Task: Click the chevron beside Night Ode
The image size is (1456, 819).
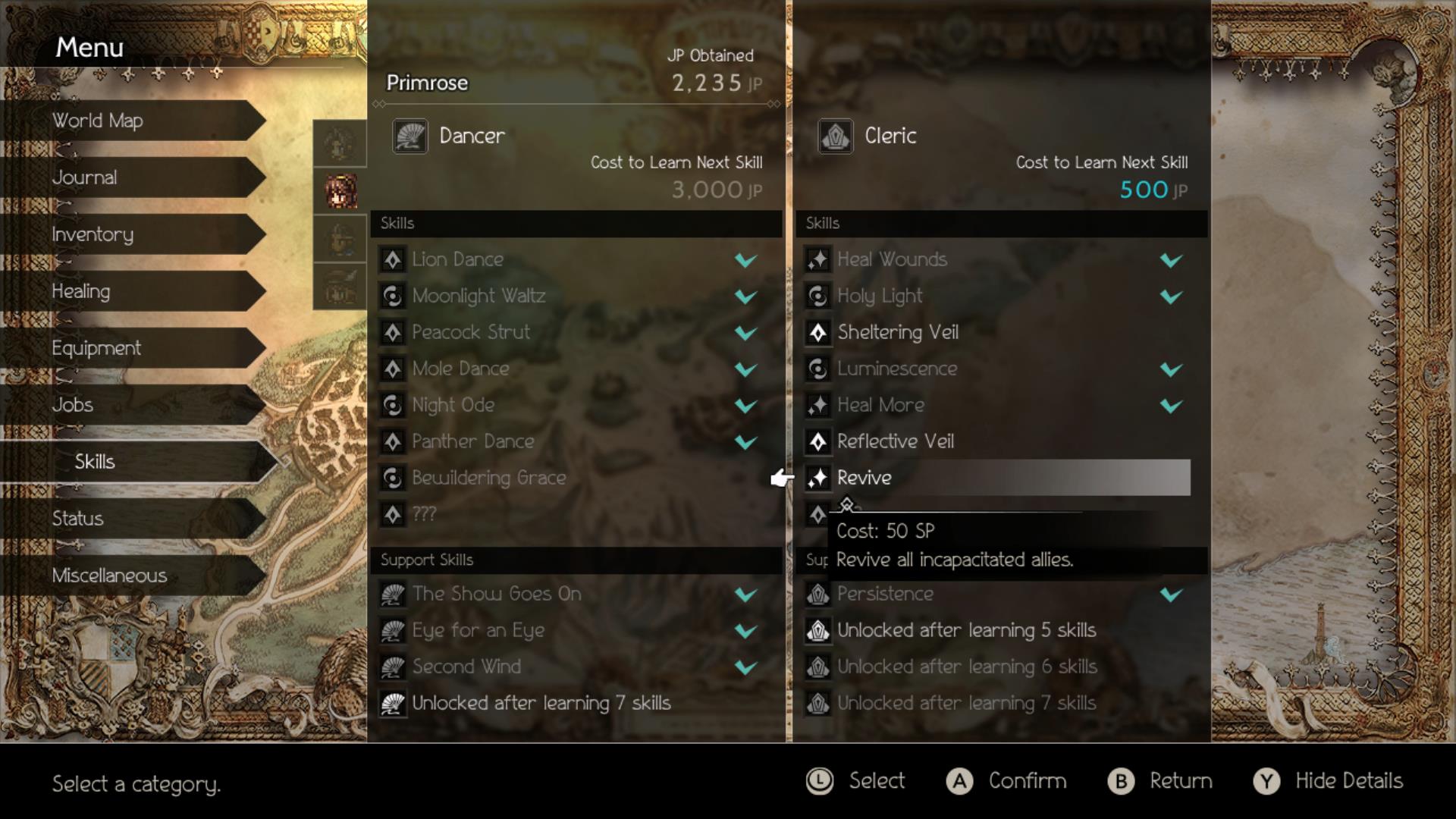Action: click(x=745, y=405)
